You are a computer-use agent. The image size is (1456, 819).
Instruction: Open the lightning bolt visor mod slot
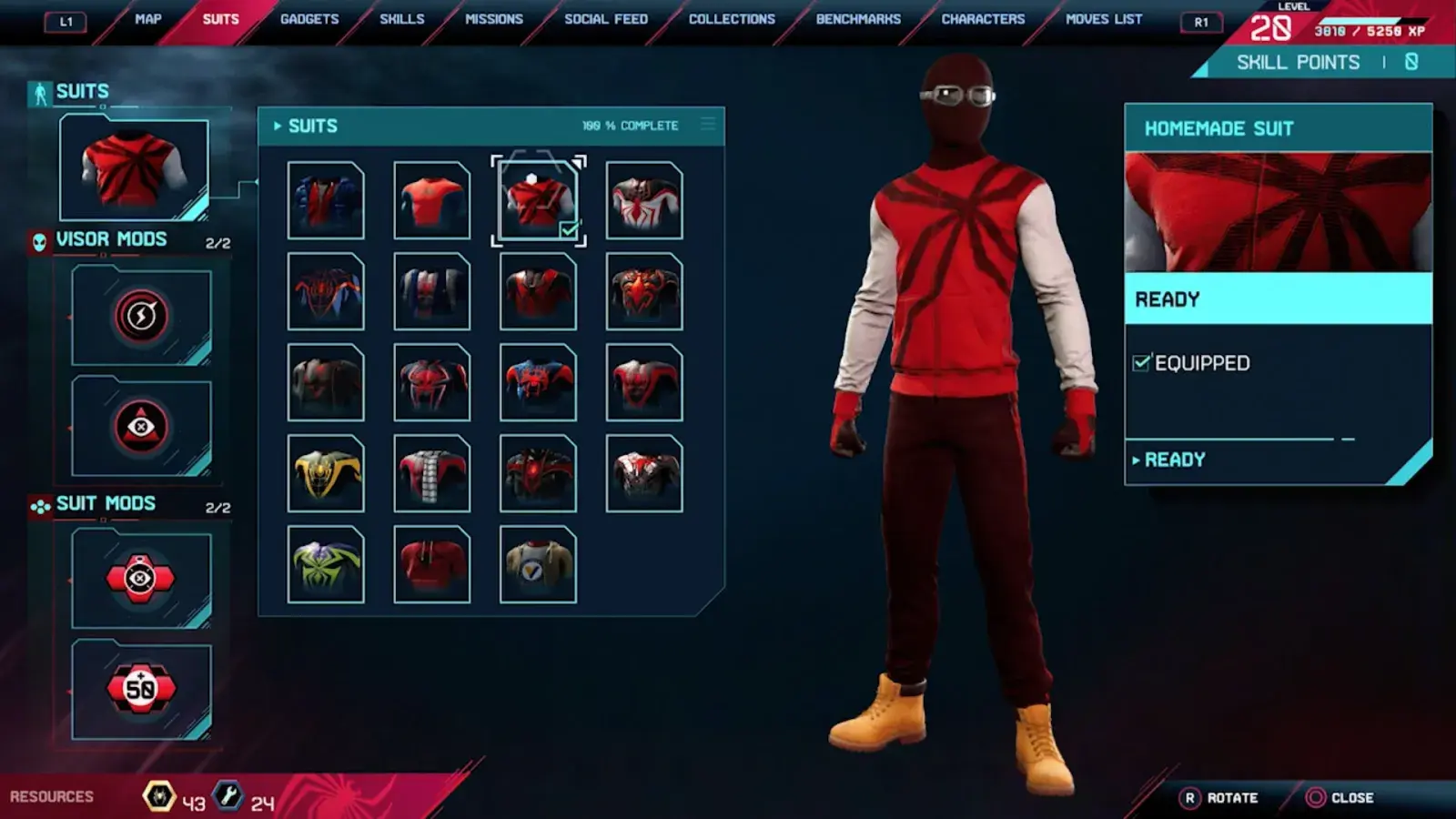(x=141, y=316)
